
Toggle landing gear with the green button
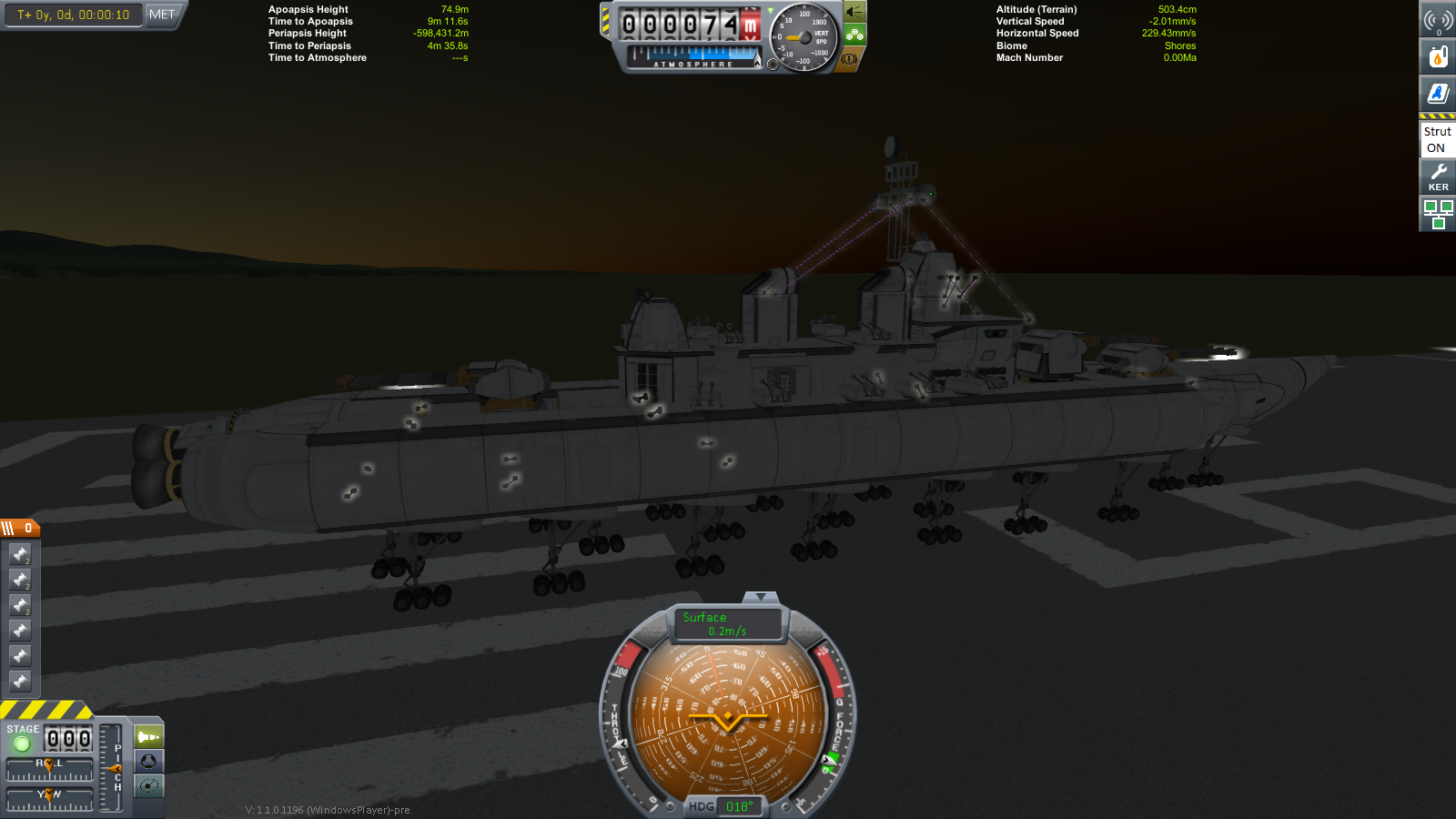[x=854, y=35]
